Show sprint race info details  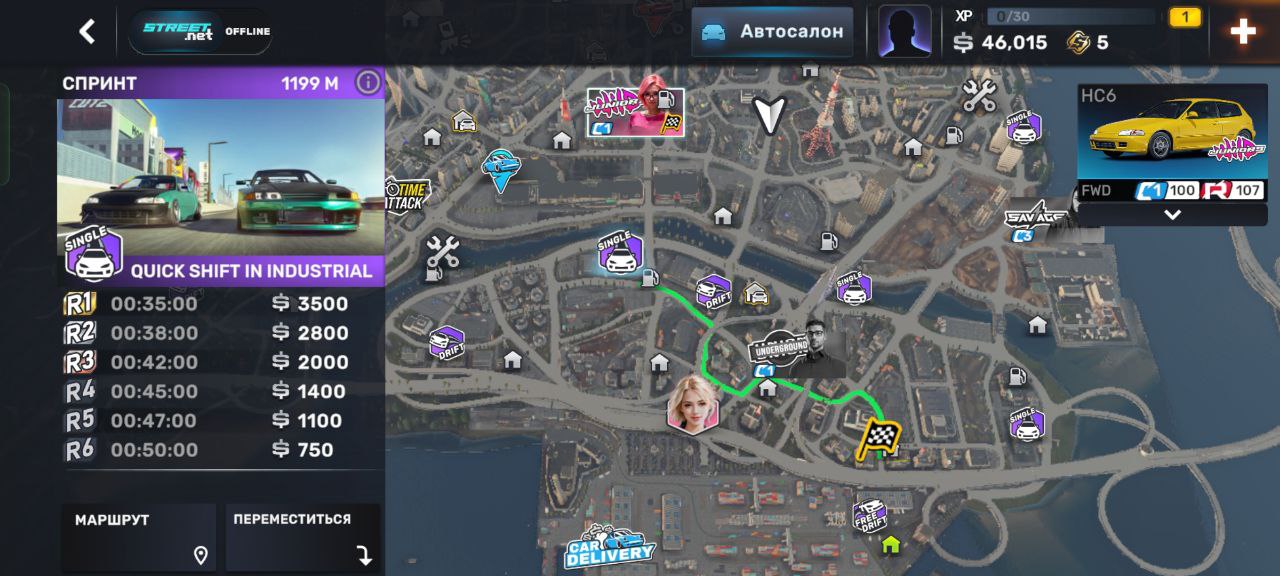(x=368, y=83)
